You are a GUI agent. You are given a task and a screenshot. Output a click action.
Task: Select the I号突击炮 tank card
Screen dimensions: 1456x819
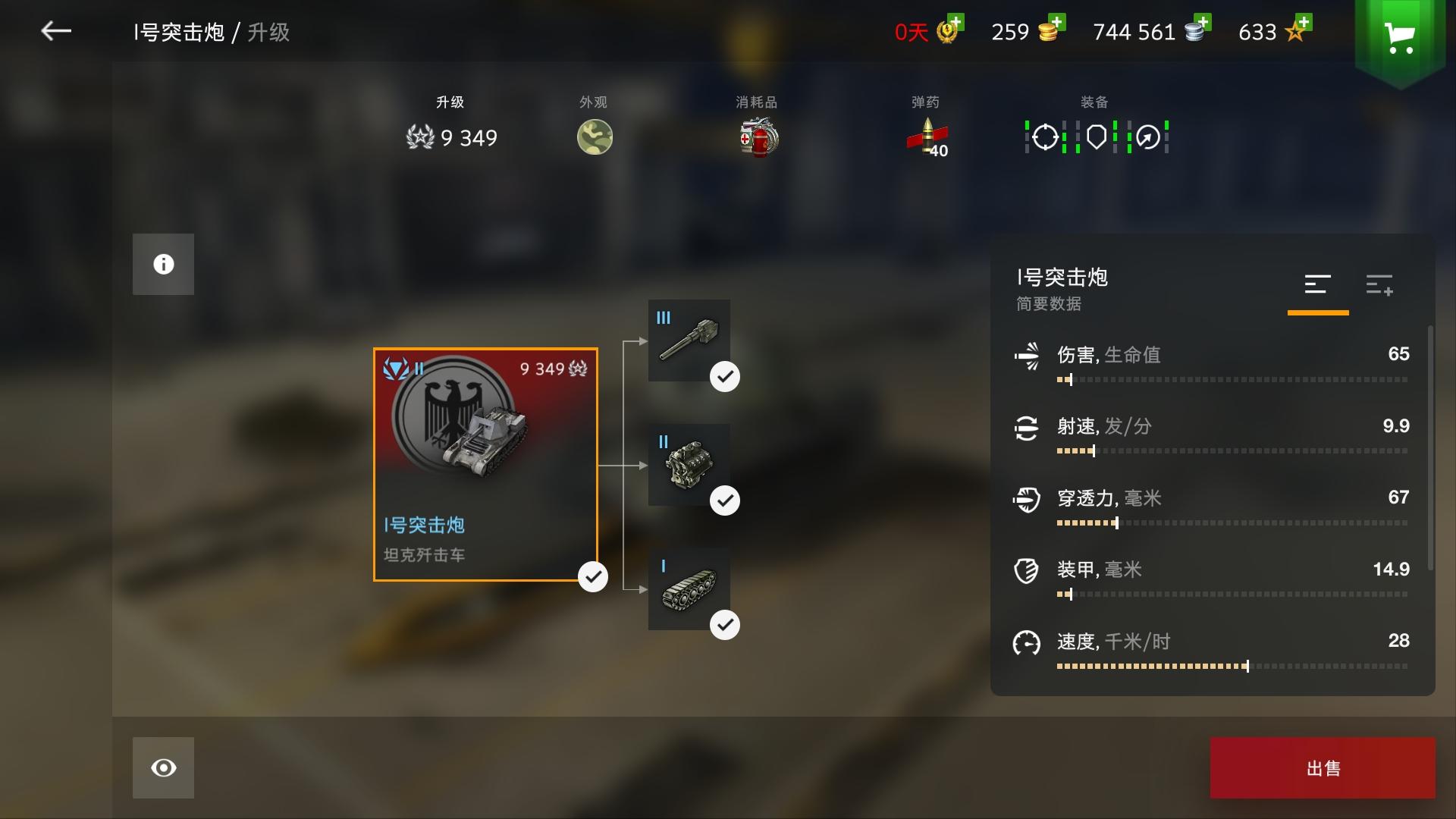pyautogui.click(x=485, y=465)
